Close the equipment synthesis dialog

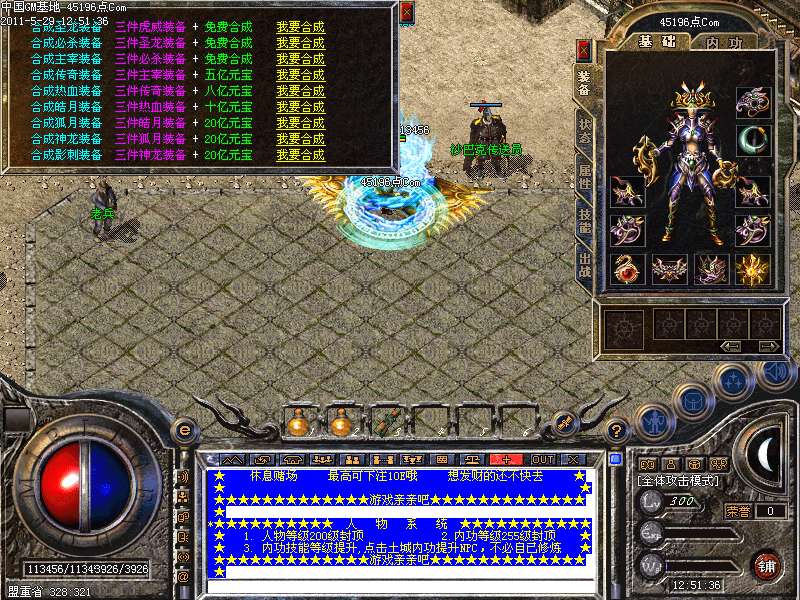tap(406, 13)
